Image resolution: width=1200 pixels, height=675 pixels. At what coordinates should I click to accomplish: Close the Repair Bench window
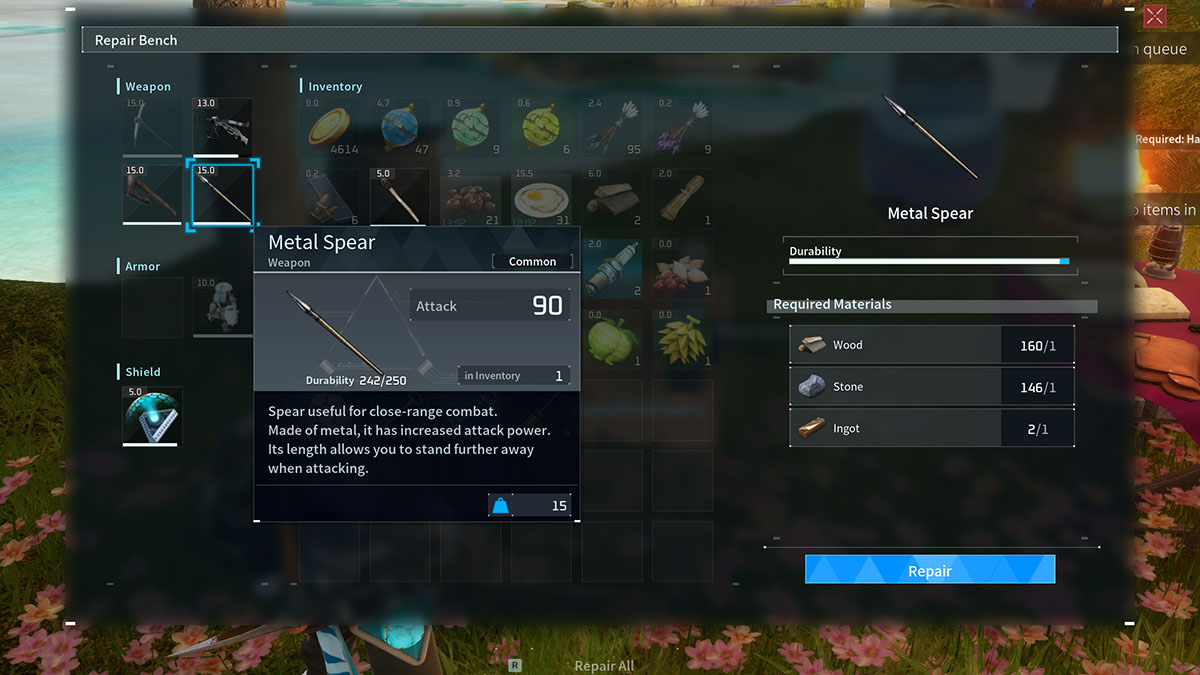(1154, 16)
